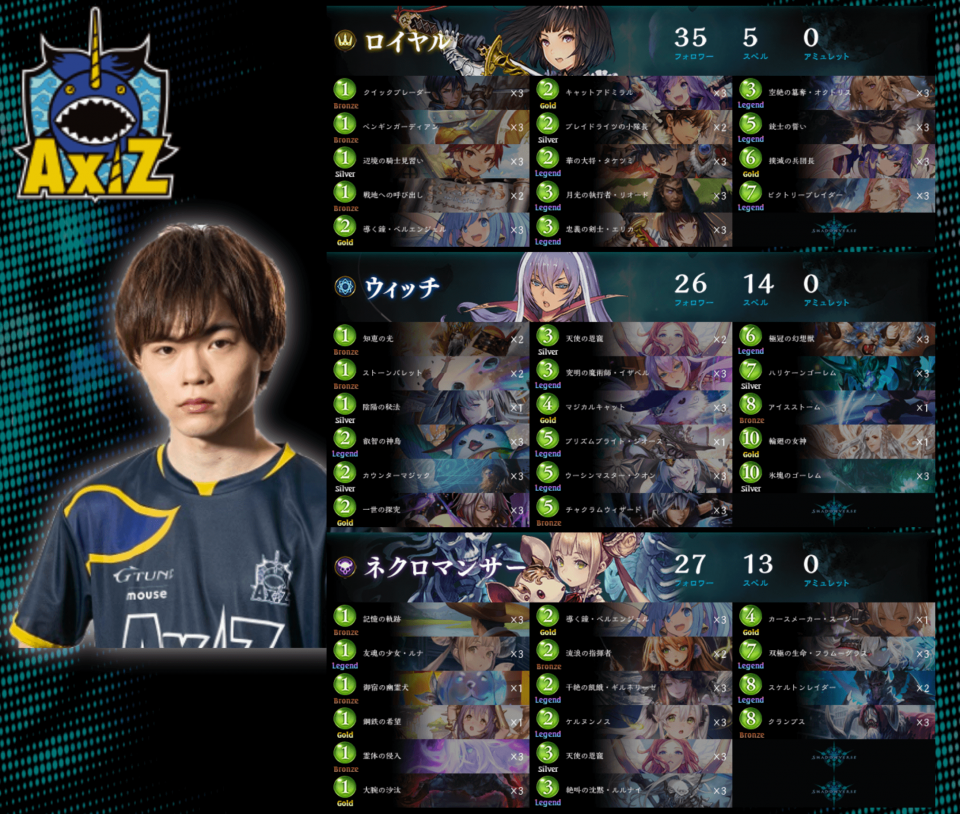
Task: Open the ケルヌンノス card in Necromancer deck
Action: click(632, 722)
